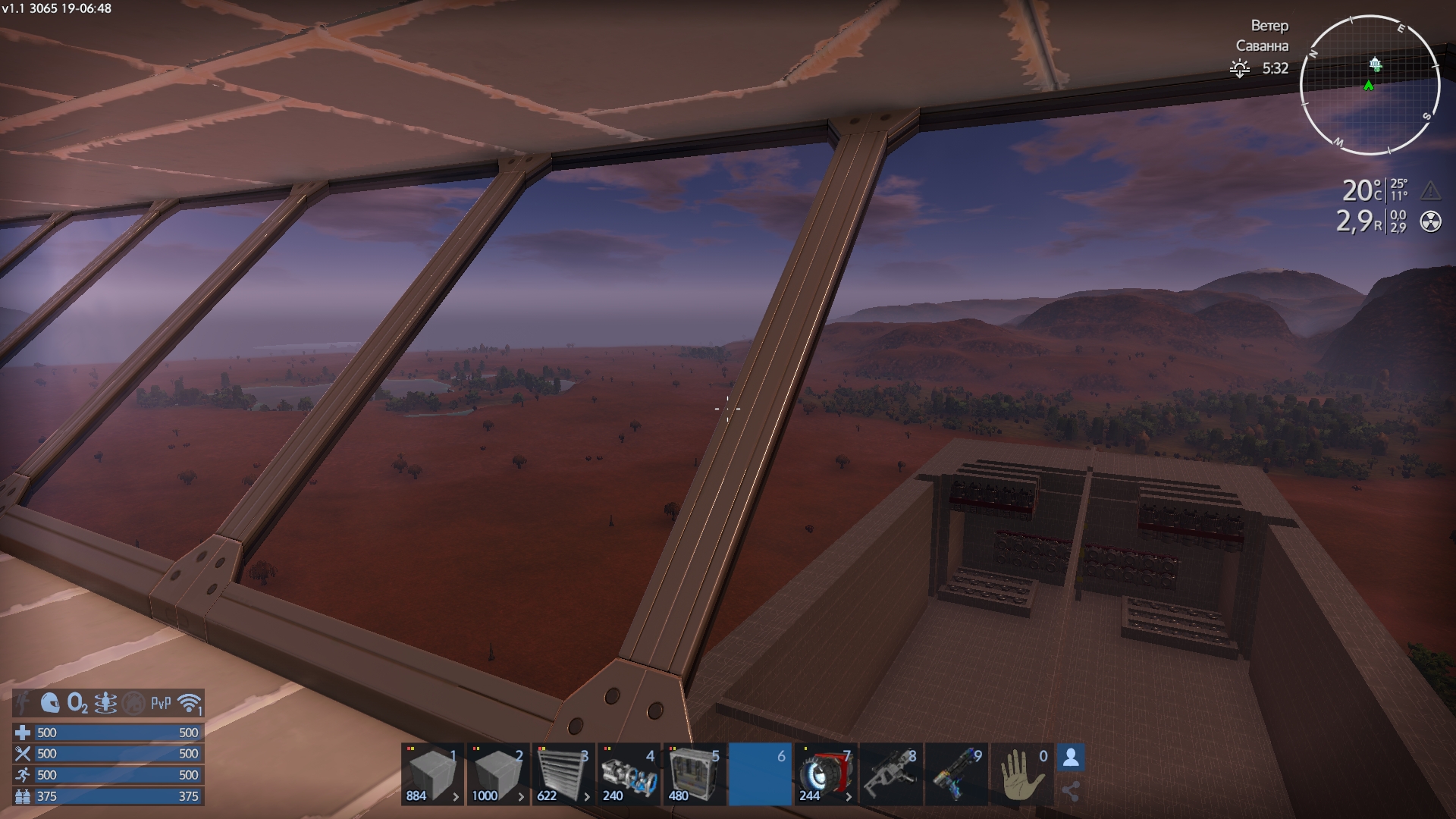Toggle the helmet status icon

point(50,703)
